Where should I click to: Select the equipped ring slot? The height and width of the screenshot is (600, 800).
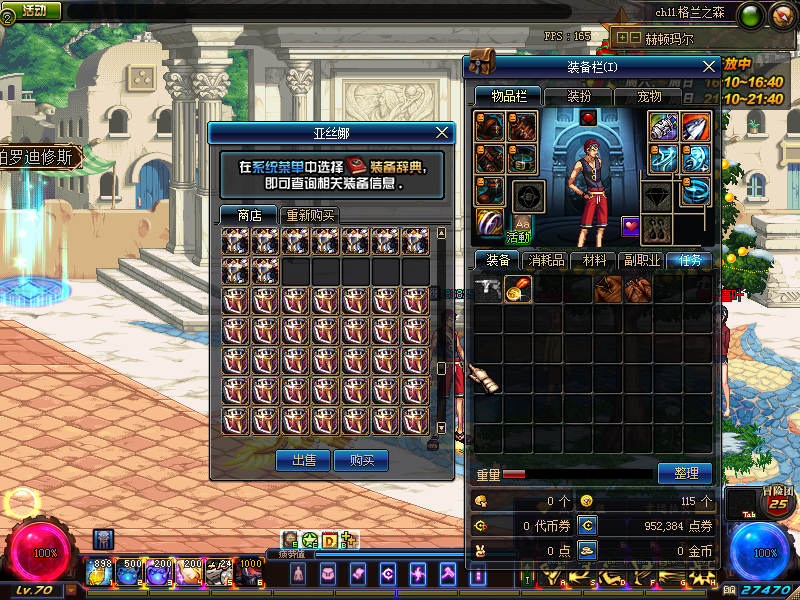(x=490, y=221)
